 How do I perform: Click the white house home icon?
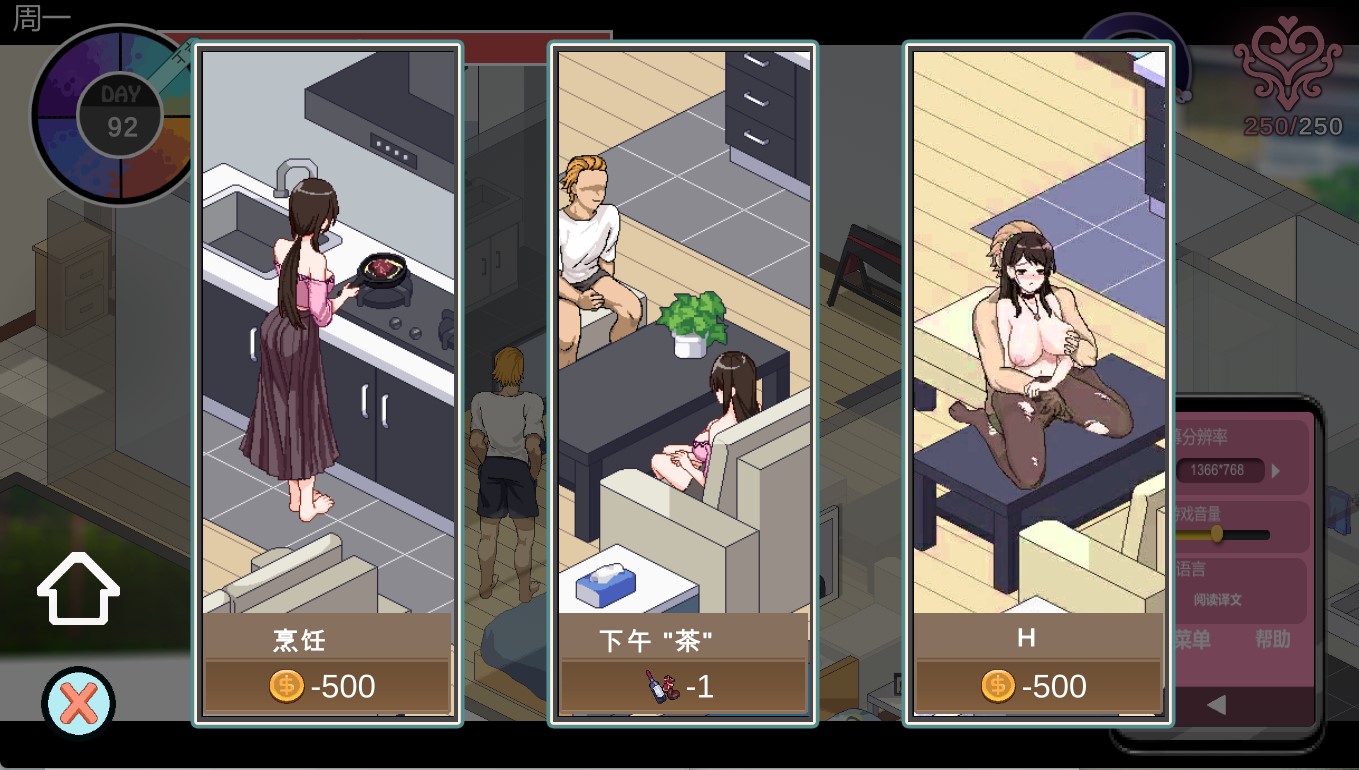[x=78, y=590]
